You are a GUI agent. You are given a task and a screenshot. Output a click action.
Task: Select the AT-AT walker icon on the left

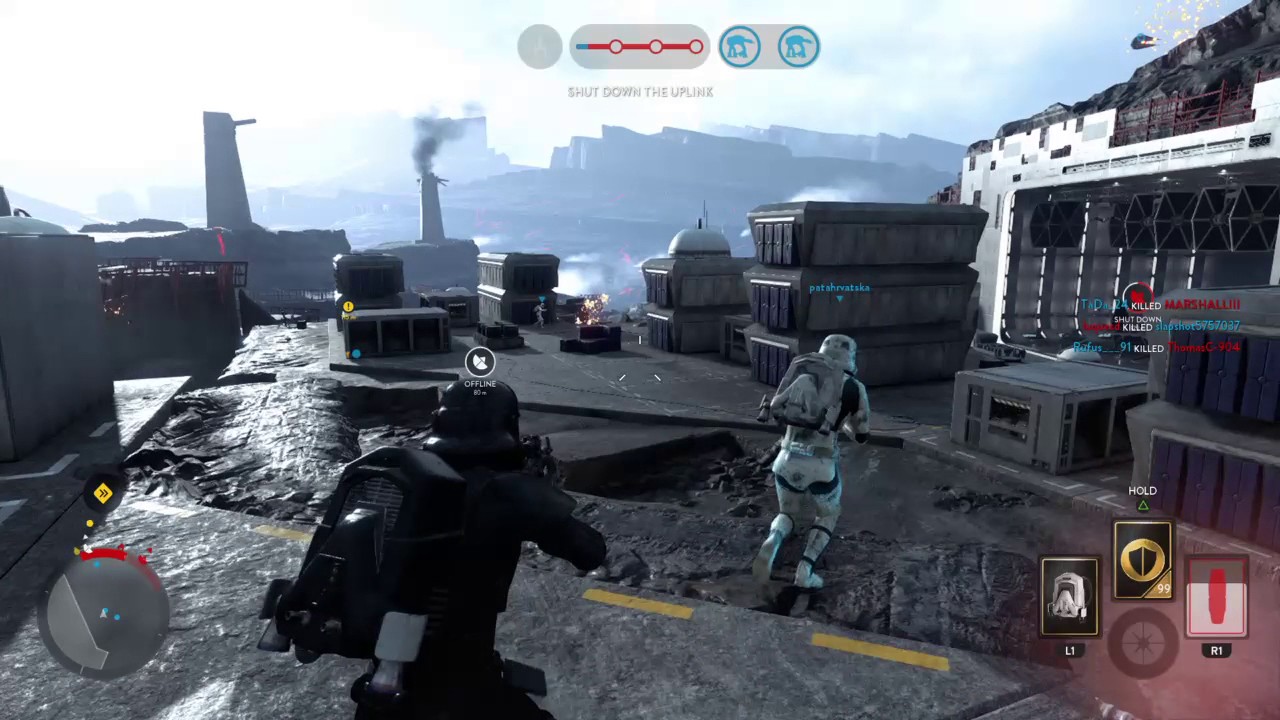(740, 45)
